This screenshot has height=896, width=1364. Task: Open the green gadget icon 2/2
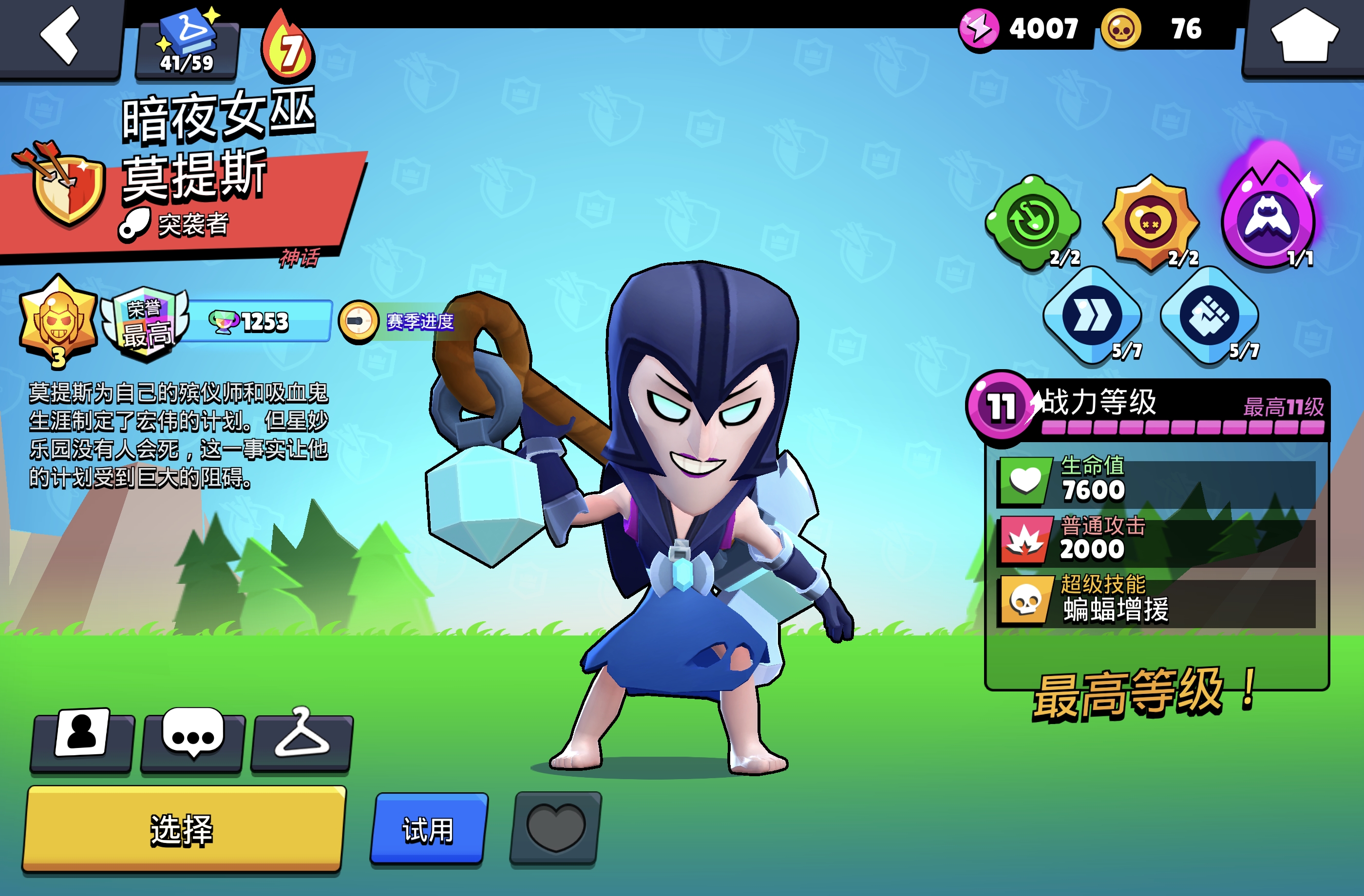pos(1033,222)
